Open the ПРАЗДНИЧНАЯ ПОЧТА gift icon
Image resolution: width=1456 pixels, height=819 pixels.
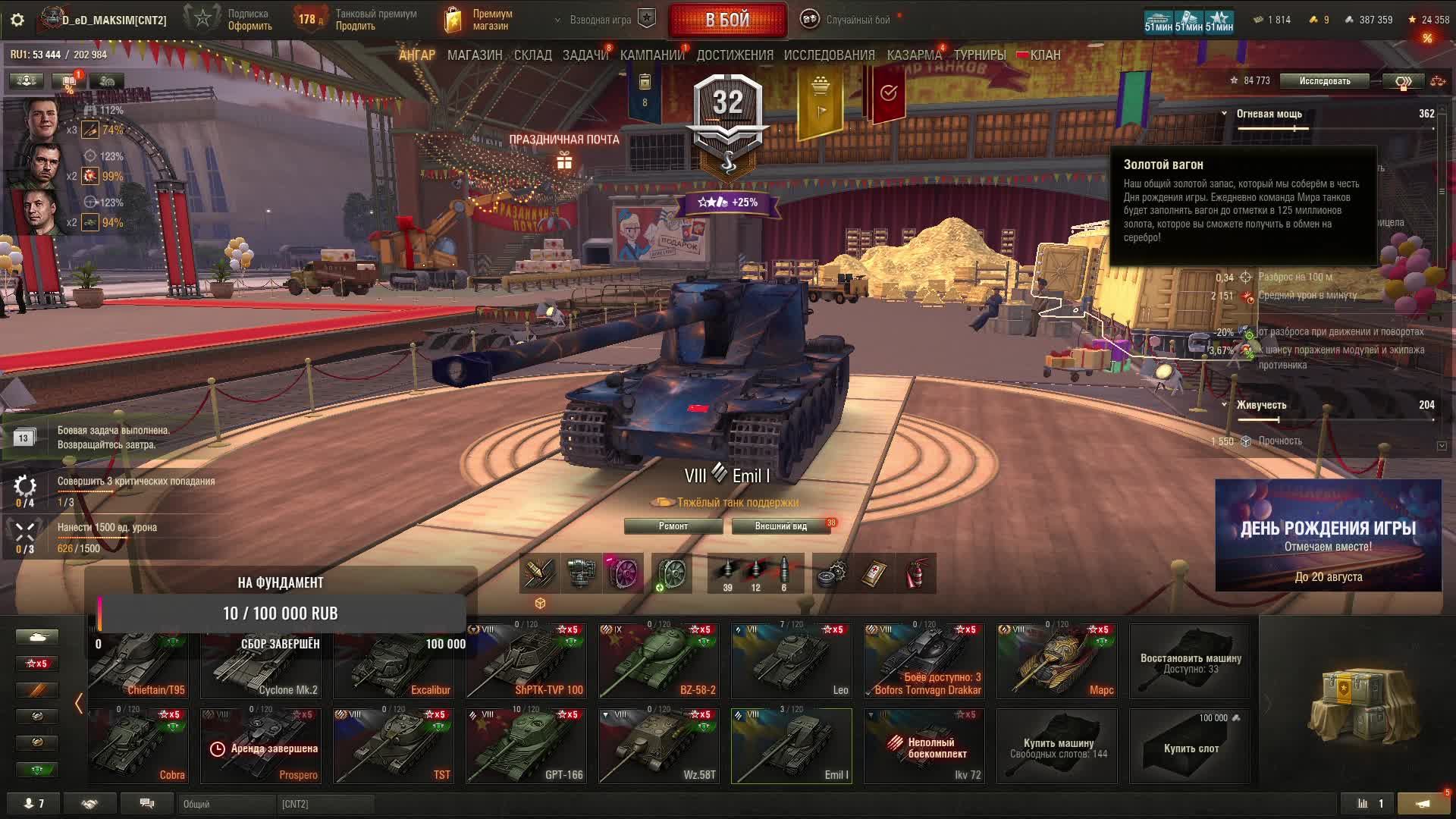[564, 161]
